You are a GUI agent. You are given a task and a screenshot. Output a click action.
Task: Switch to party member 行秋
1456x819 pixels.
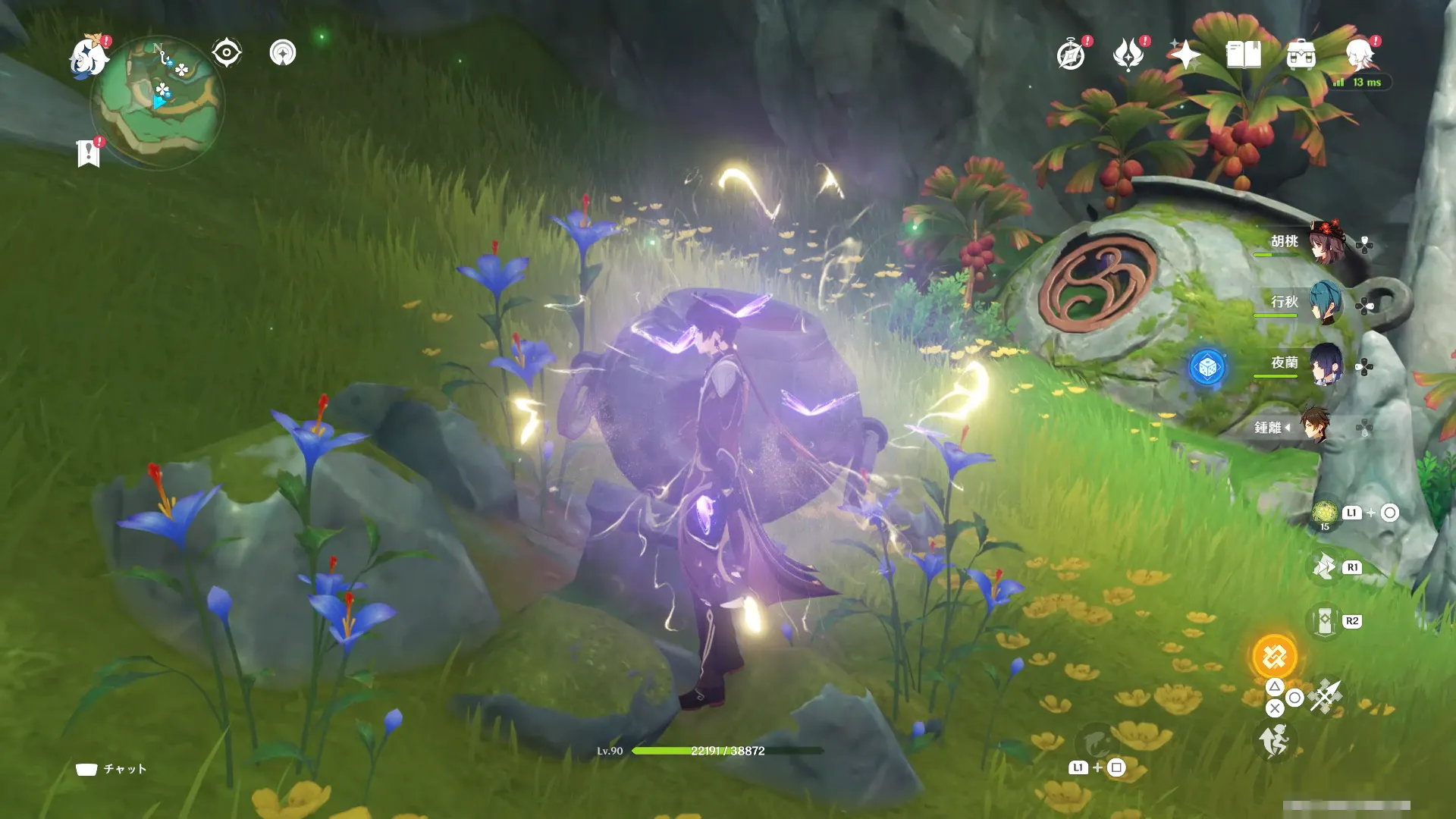click(x=1326, y=303)
